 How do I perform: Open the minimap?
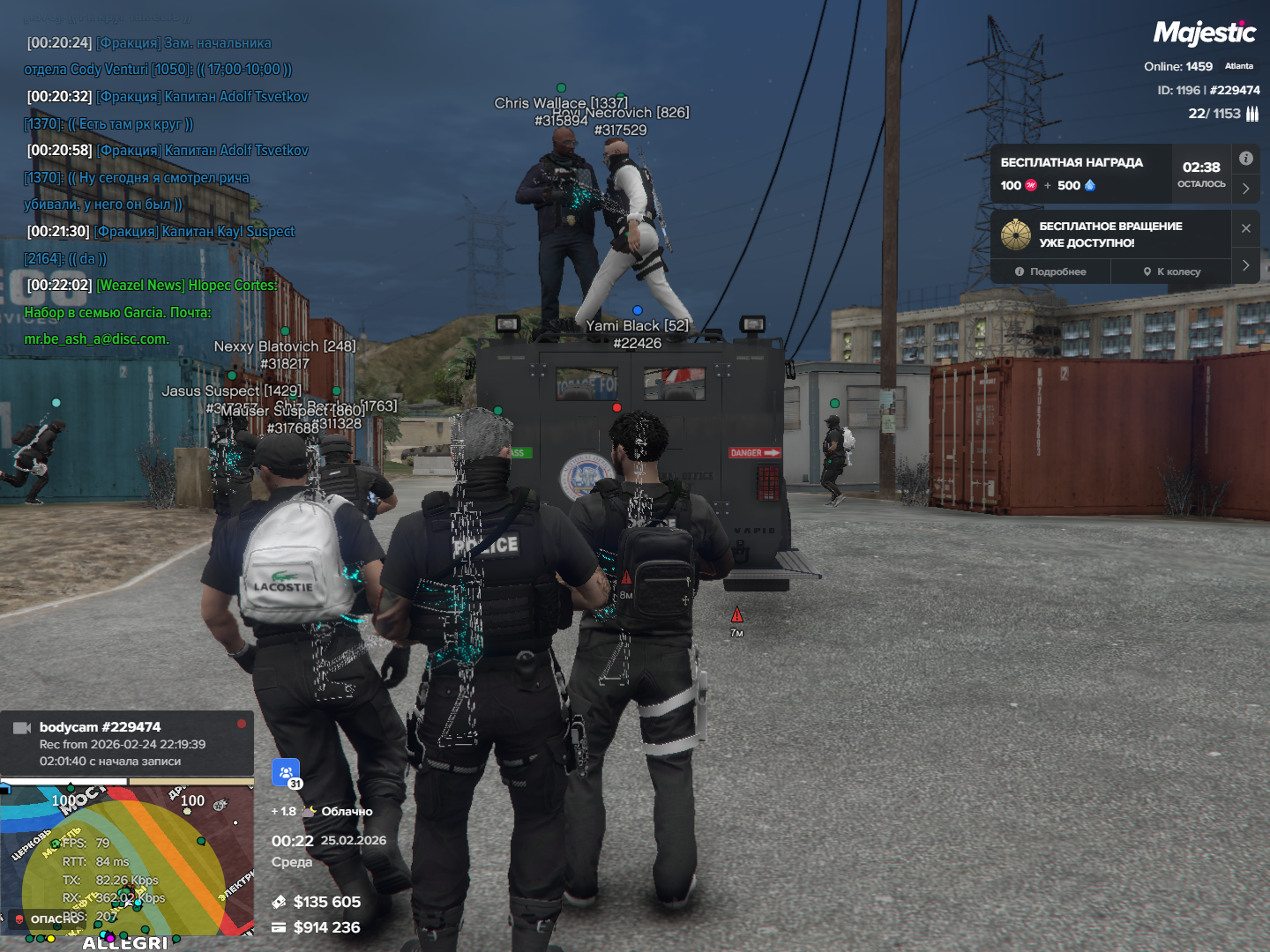point(127,864)
